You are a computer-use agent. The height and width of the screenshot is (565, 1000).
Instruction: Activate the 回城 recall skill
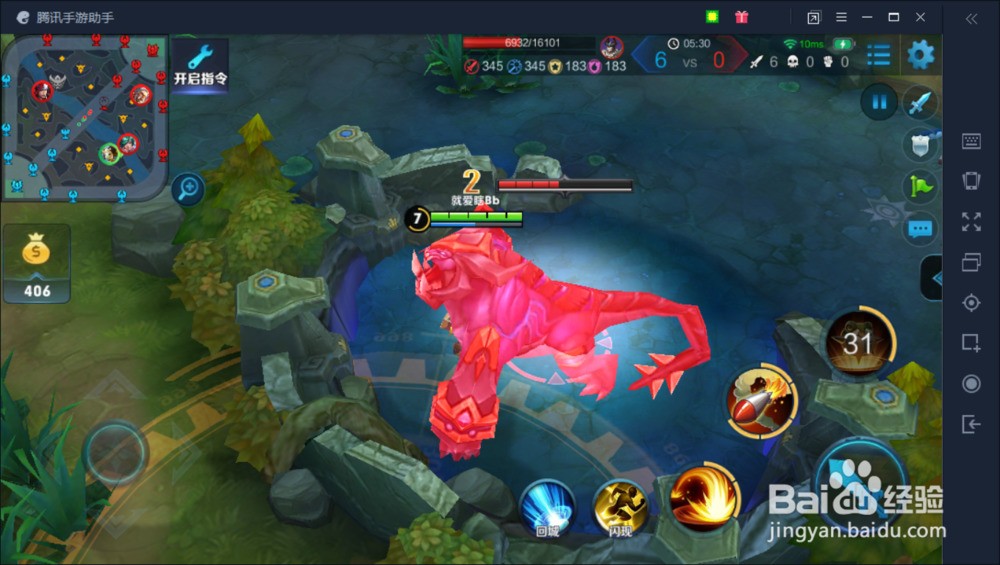click(x=547, y=507)
